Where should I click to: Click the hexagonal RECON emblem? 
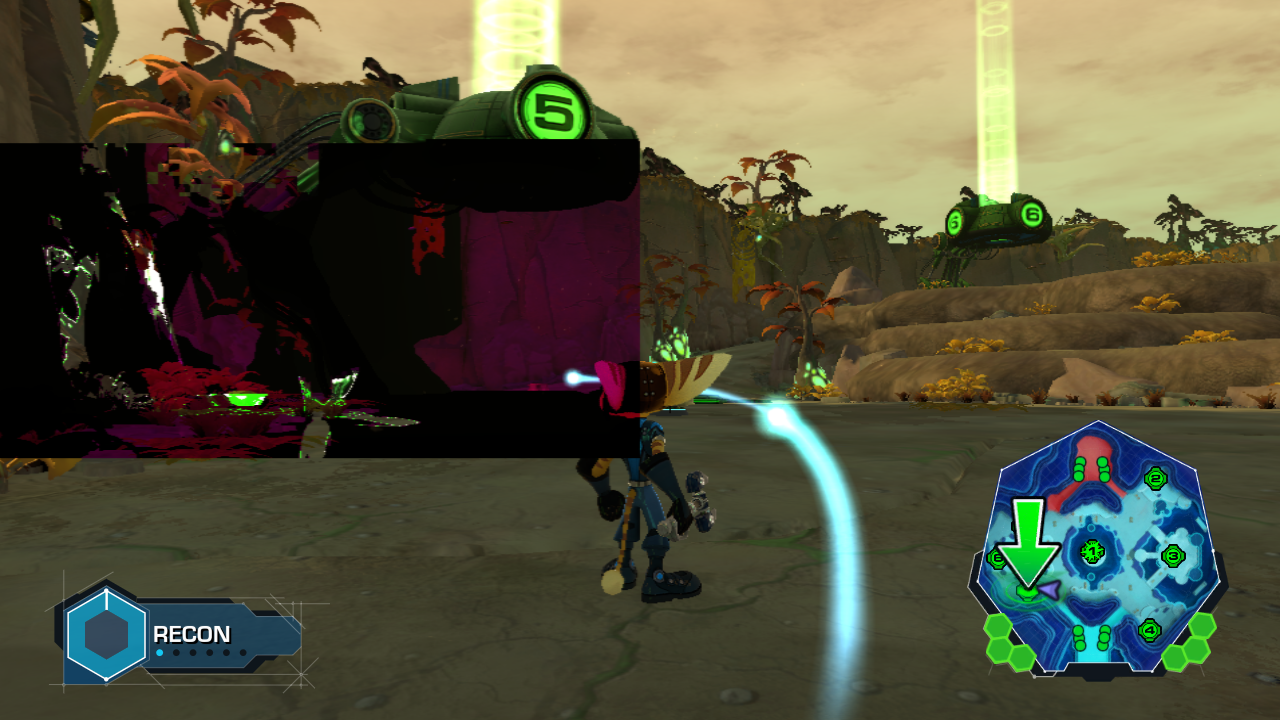click(x=106, y=635)
